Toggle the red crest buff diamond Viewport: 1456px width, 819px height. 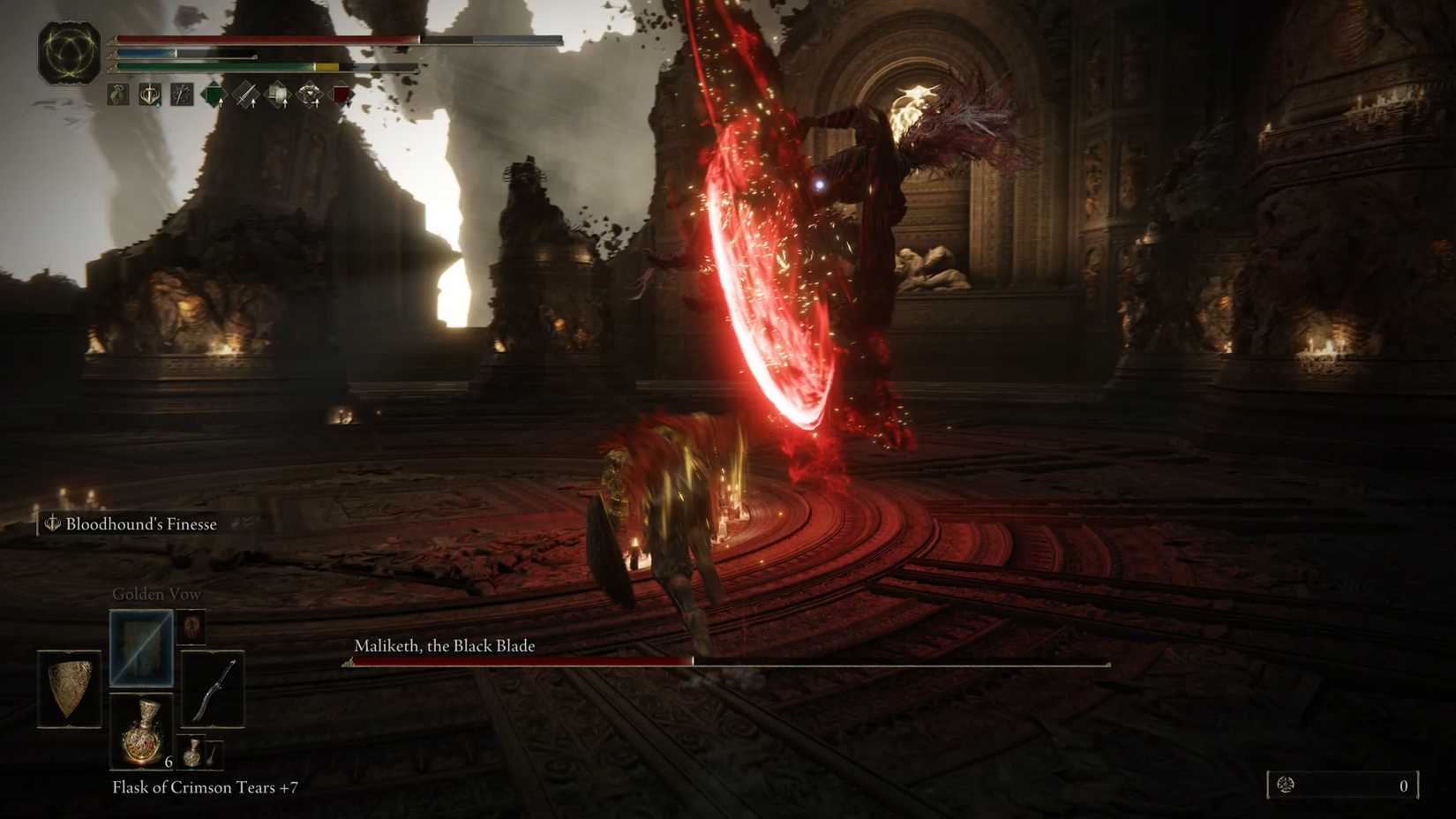pos(341,94)
